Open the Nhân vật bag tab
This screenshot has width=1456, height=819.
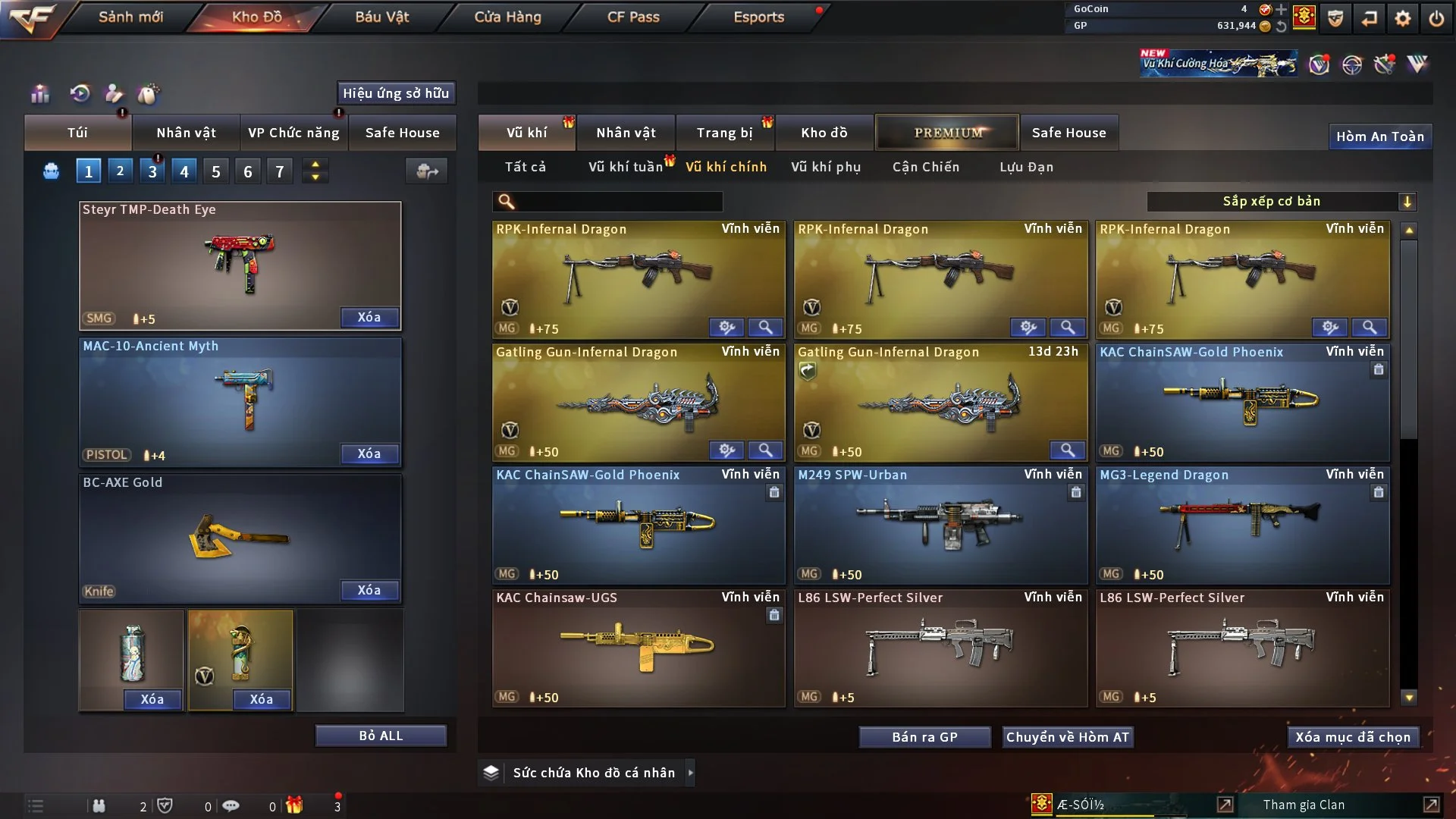pyautogui.click(x=186, y=133)
